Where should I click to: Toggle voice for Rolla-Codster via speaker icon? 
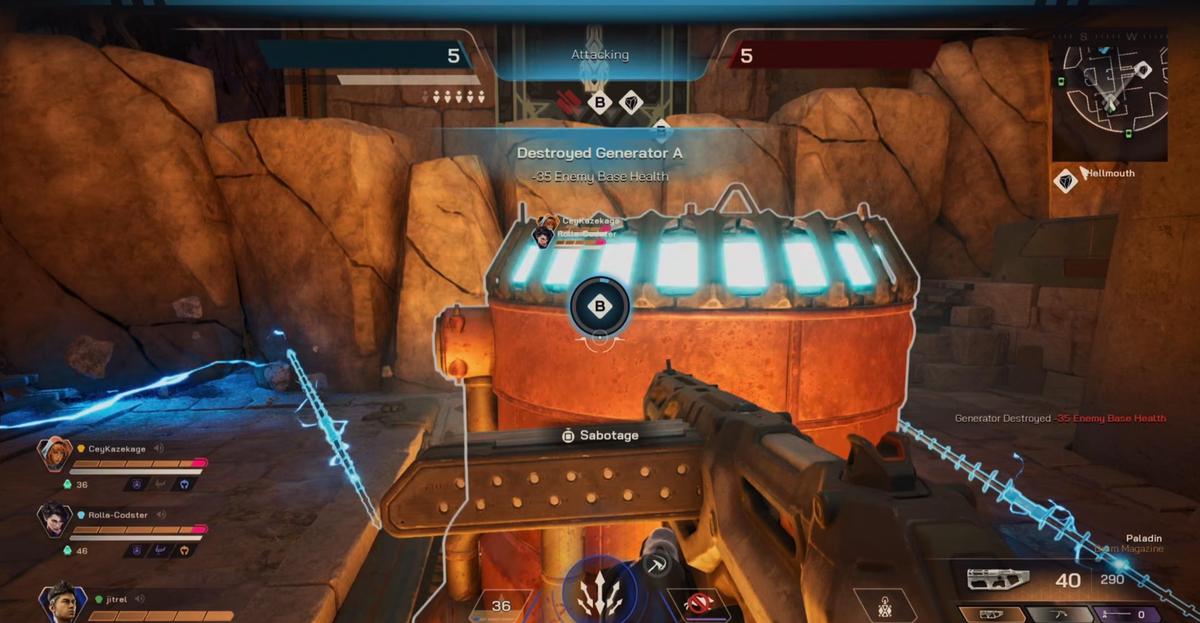(160, 515)
